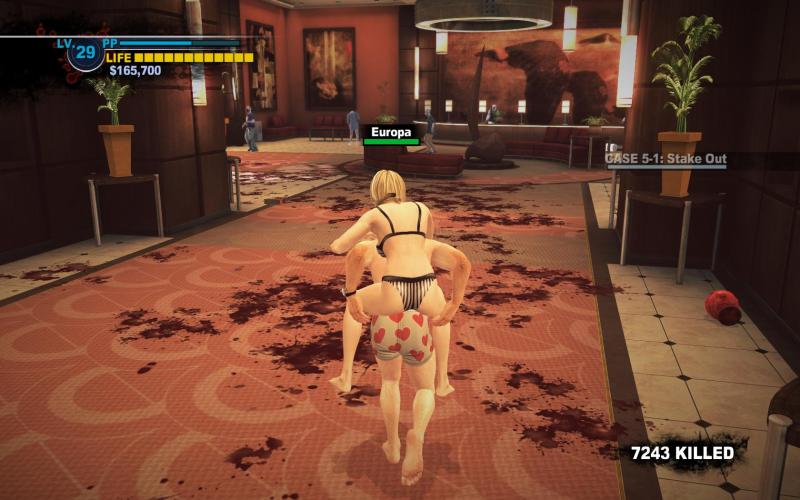Click the level 29 badge
The width and height of the screenshot is (800, 500).
coord(85,53)
